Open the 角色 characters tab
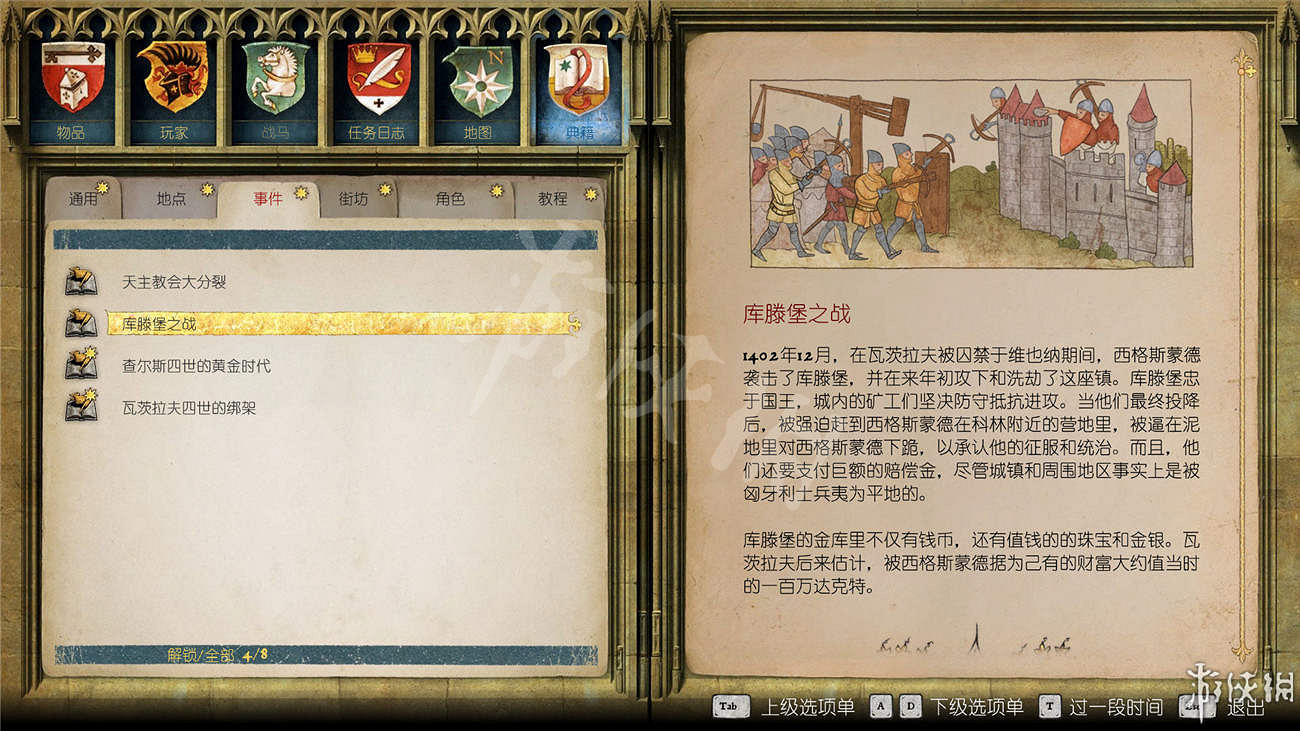Image resolution: width=1300 pixels, height=731 pixels. [x=452, y=198]
